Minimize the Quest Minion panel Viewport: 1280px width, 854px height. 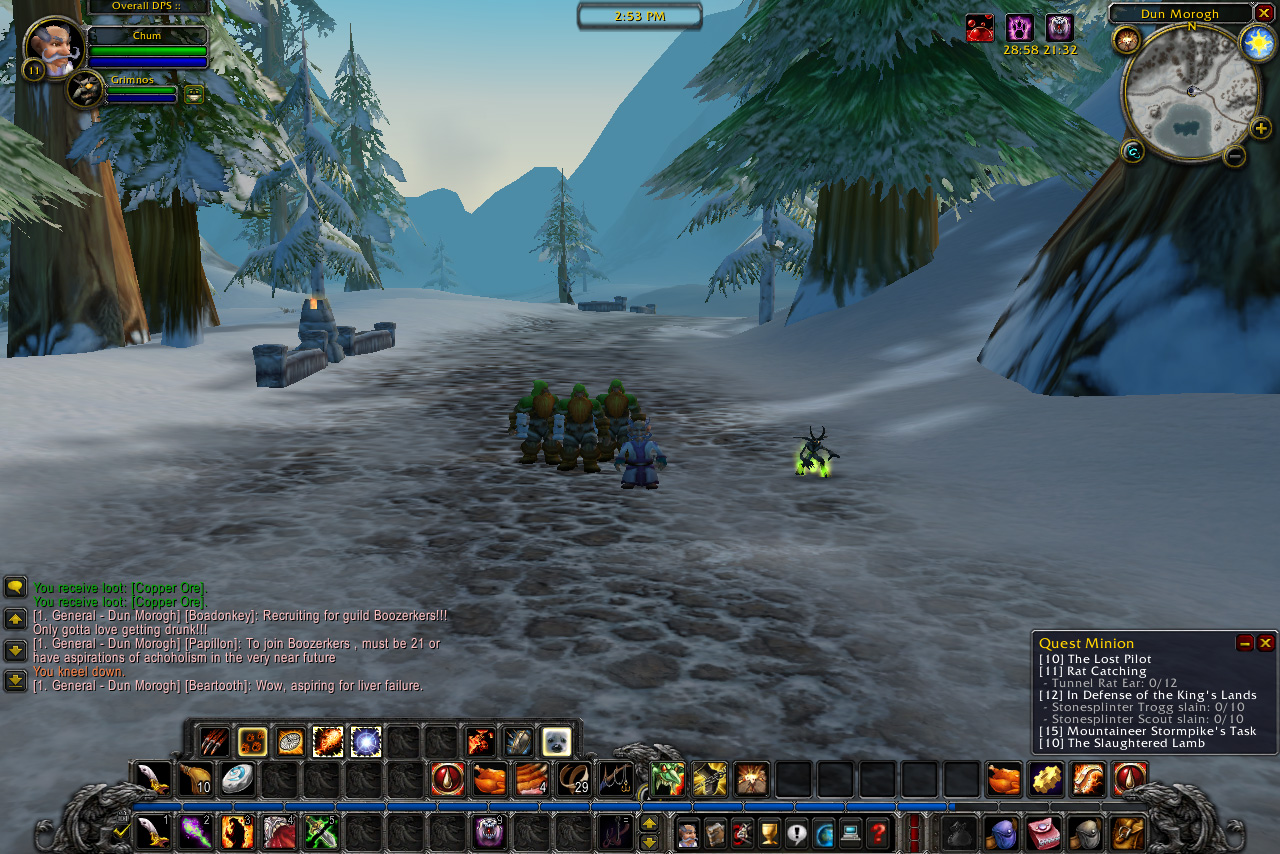coord(1245,643)
